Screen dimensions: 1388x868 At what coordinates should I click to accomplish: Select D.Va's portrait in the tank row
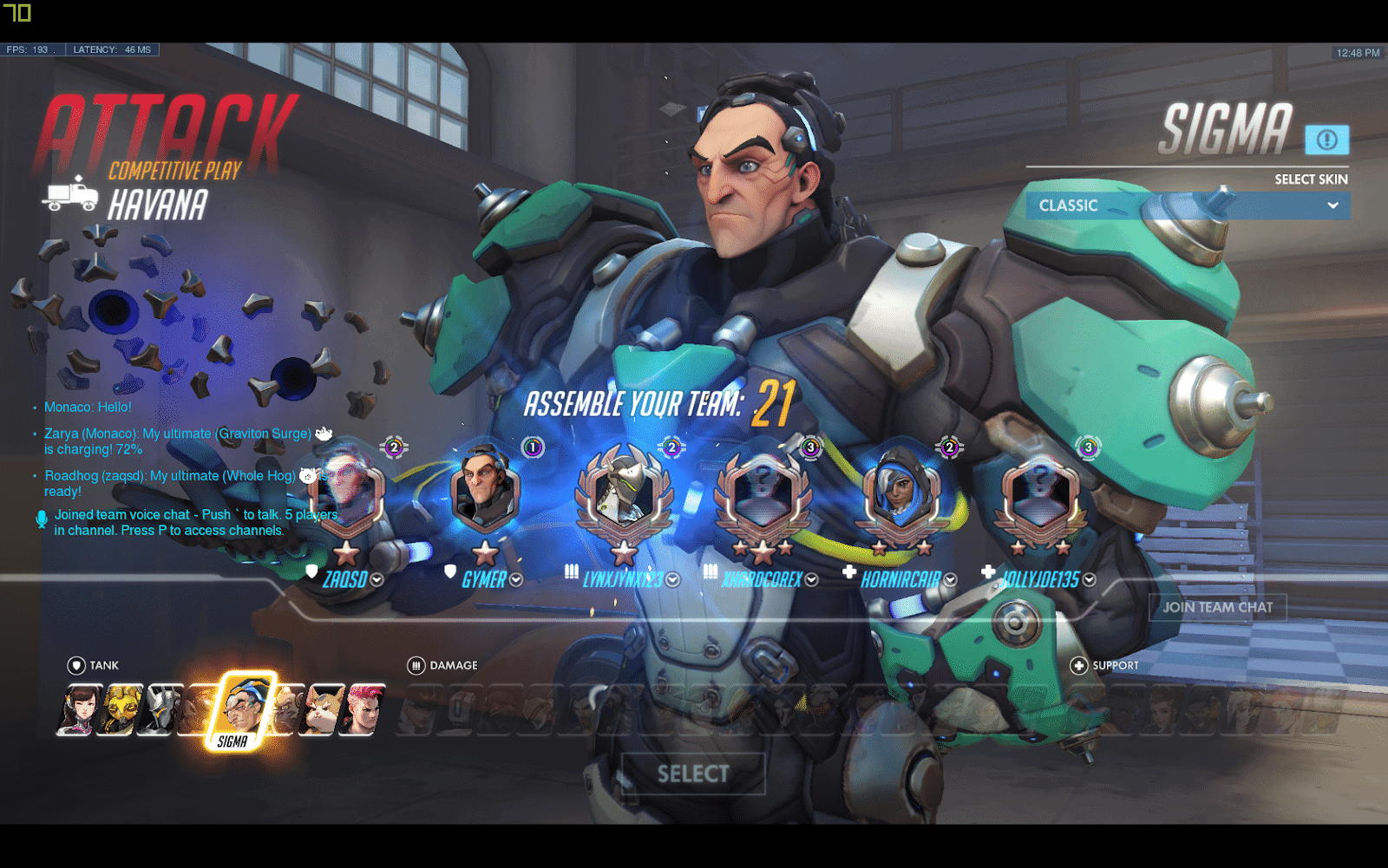[80, 711]
